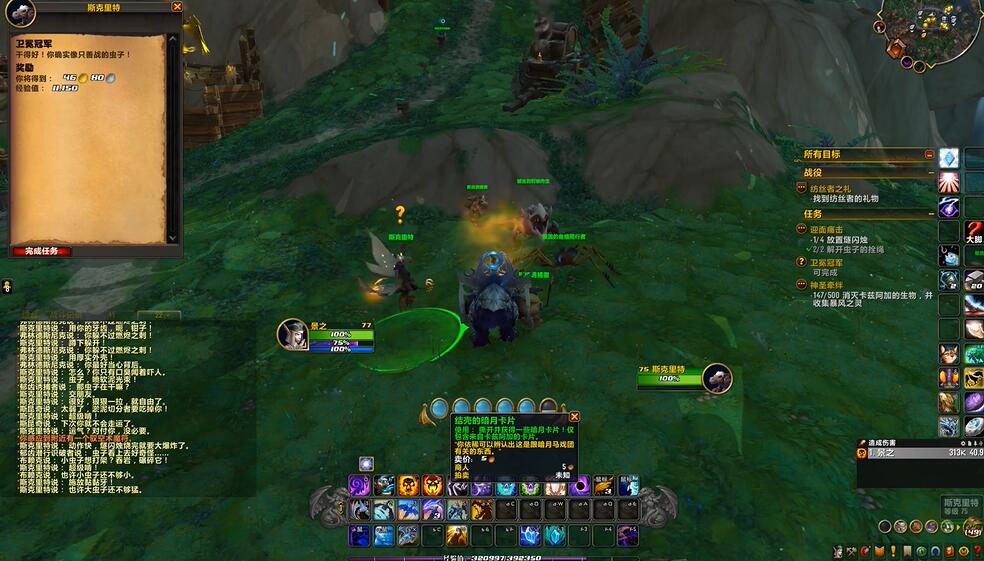Open the backpack bag at bottom right
This screenshot has width=984, height=561.
point(971,527)
